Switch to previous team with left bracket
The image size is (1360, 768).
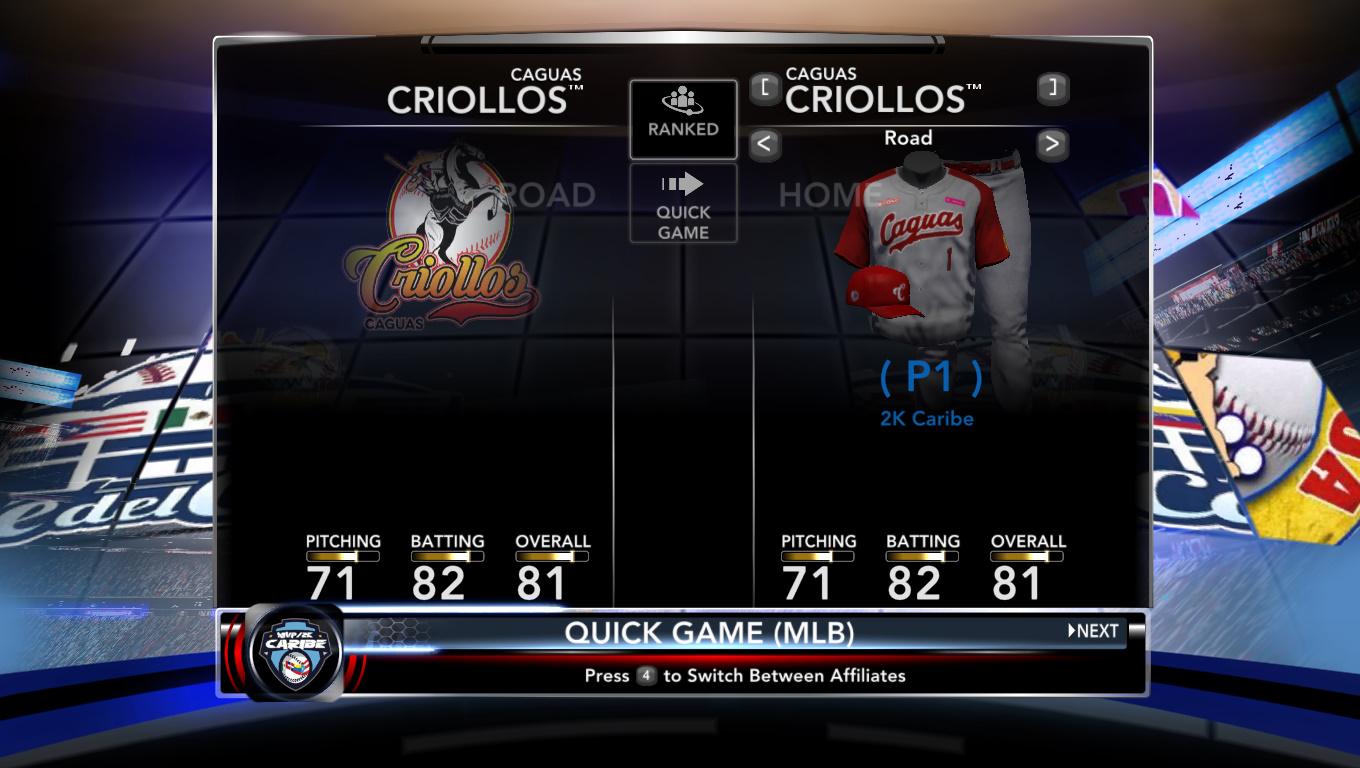click(764, 88)
